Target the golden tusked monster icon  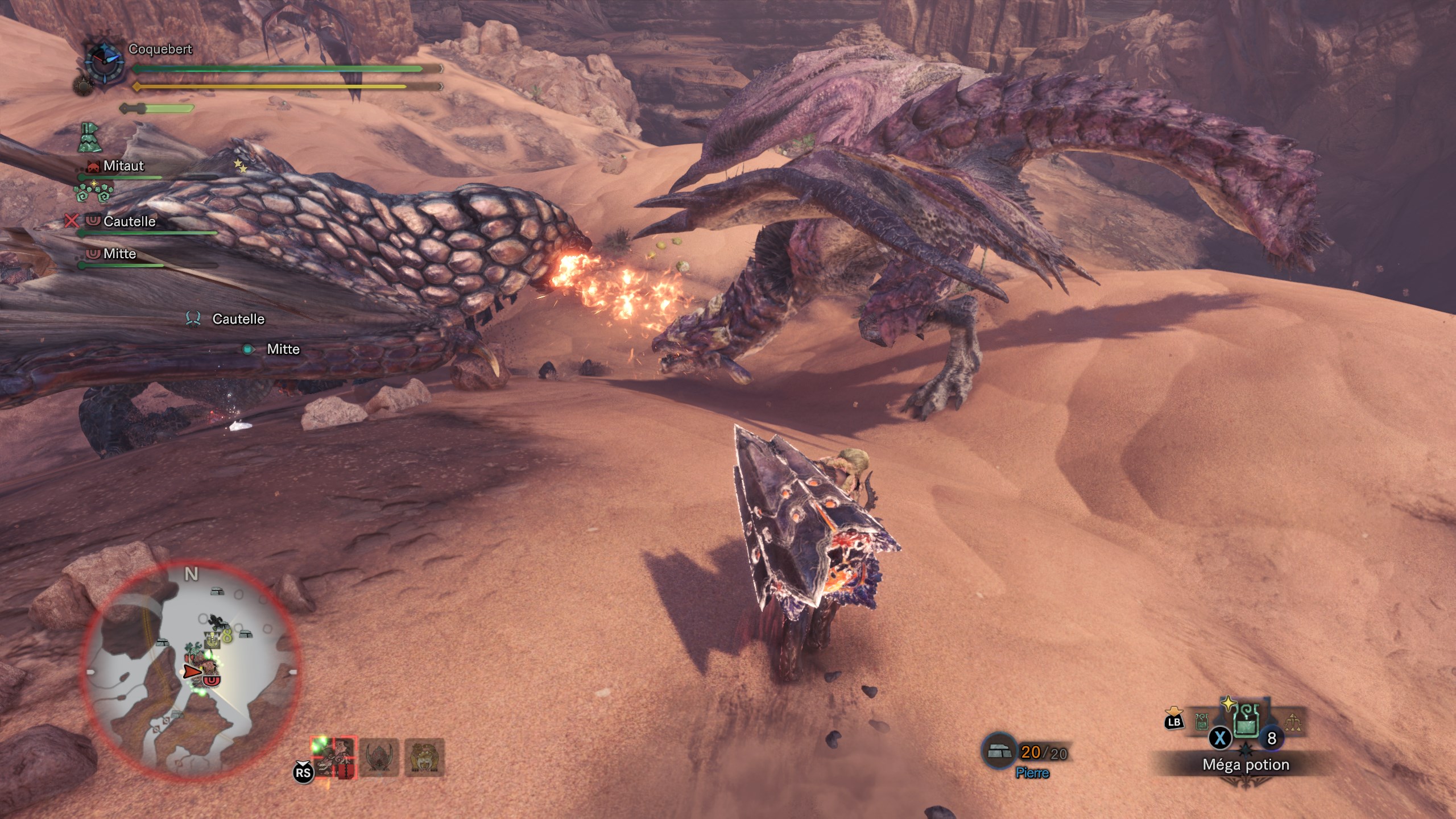pyautogui.click(x=424, y=758)
